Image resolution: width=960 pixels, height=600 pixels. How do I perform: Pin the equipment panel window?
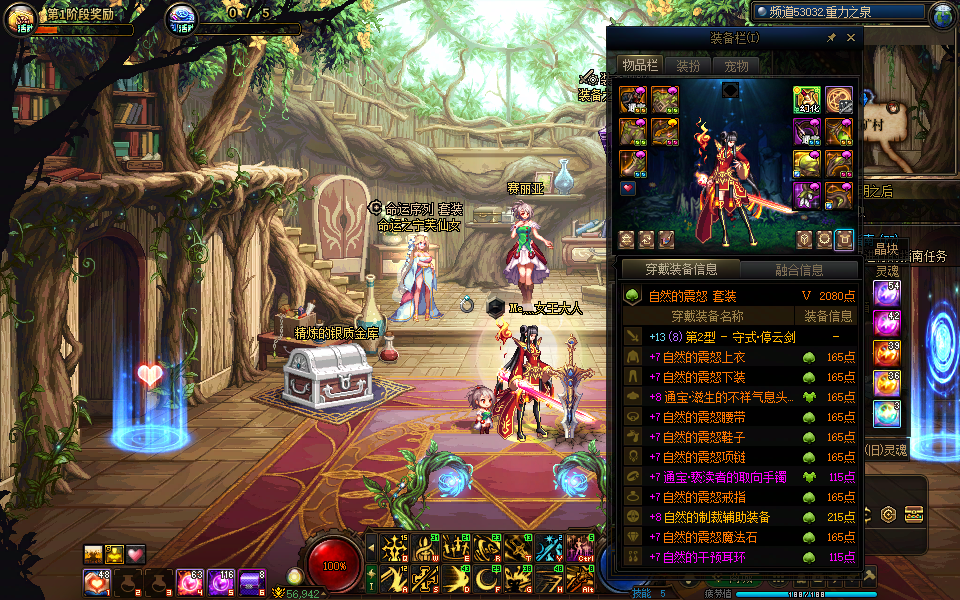click(831, 37)
